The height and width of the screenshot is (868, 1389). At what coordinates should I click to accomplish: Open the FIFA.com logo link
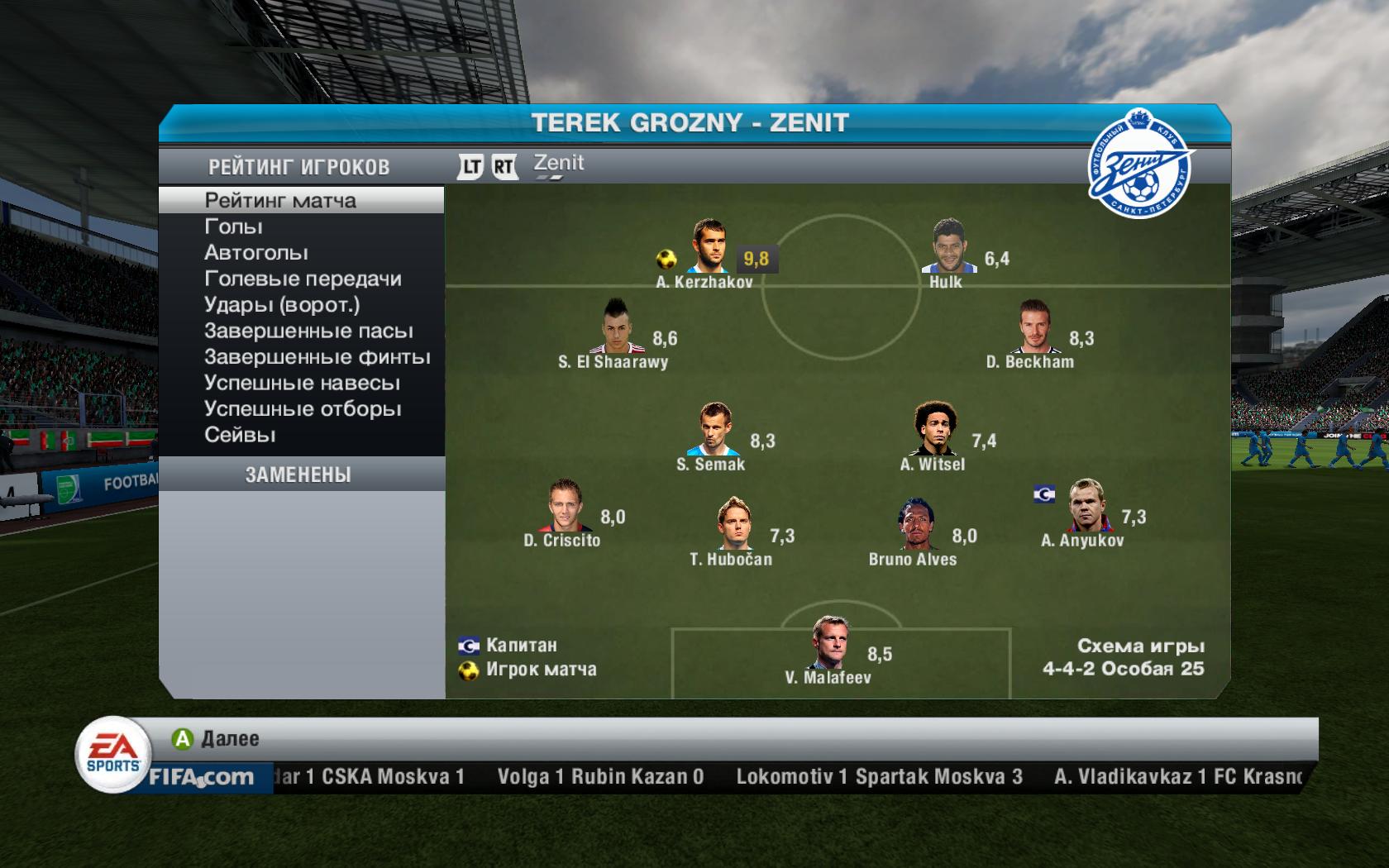(x=202, y=777)
